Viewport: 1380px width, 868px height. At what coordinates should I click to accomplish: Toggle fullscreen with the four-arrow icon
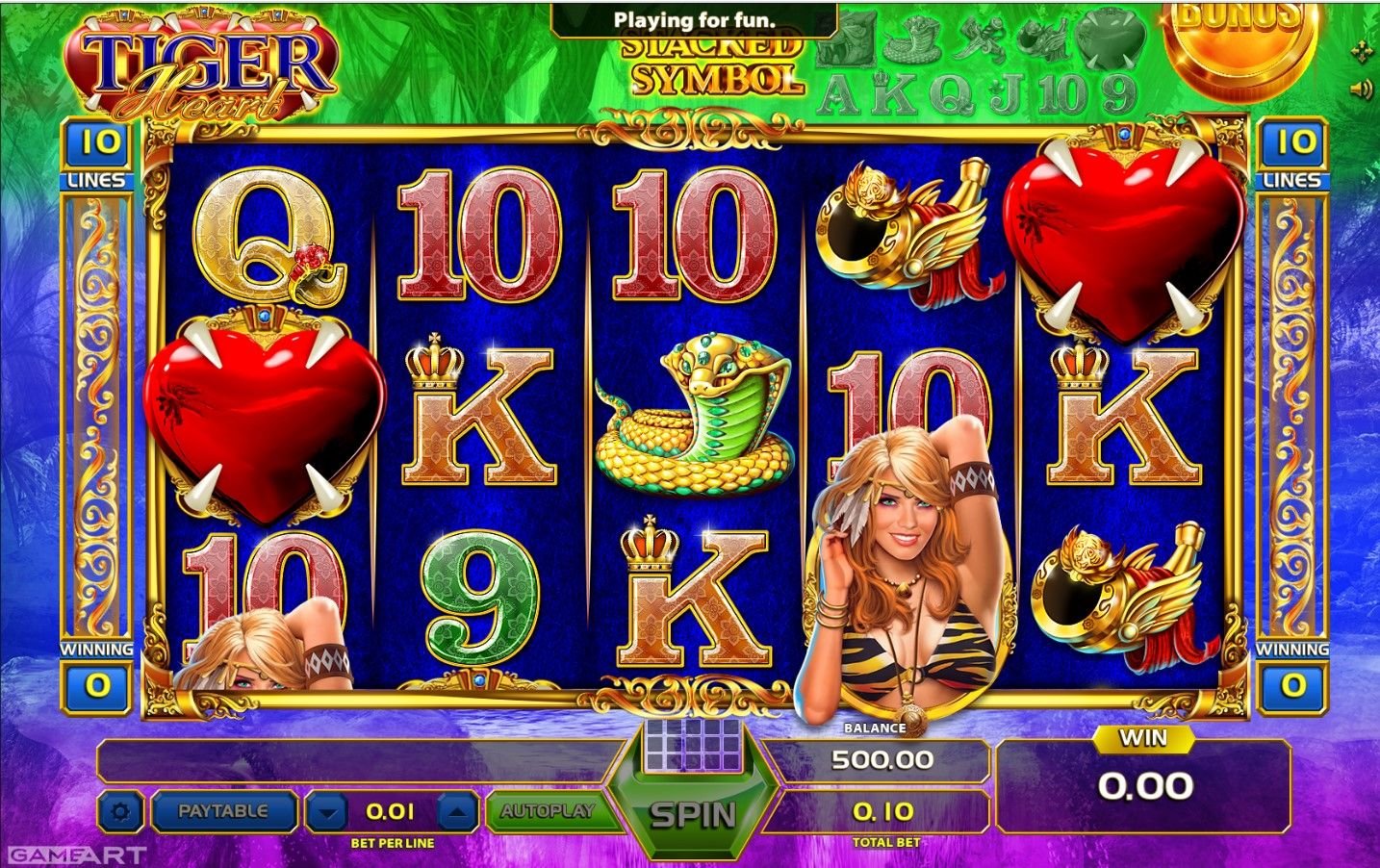click(x=1362, y=51)
